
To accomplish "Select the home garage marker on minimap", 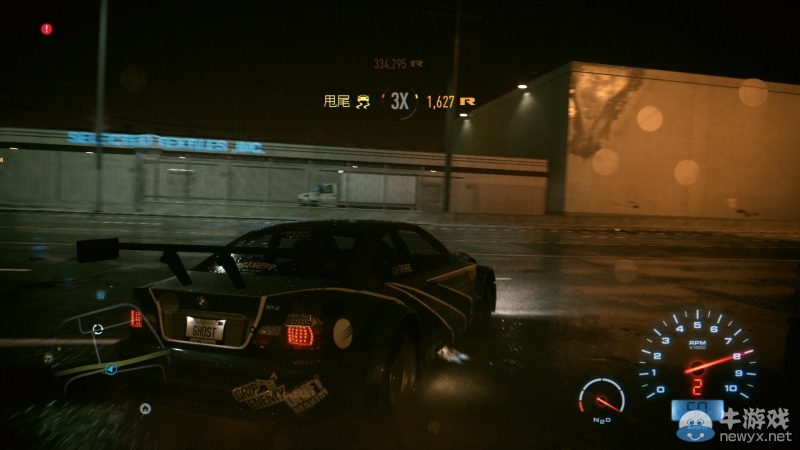I will pyautogui.click(x=145, y=408).
